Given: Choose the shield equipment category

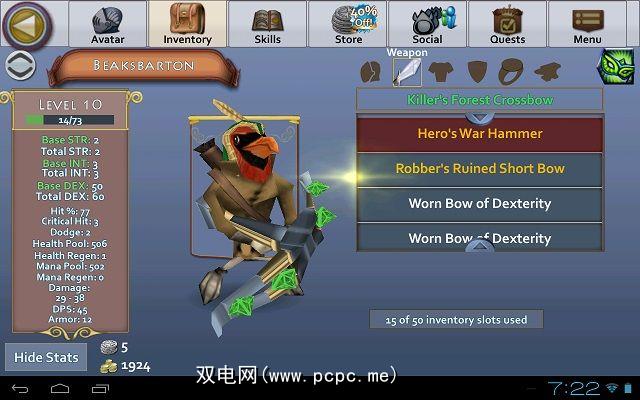Looking at the screenshot, I should click(x=477, y=72).
